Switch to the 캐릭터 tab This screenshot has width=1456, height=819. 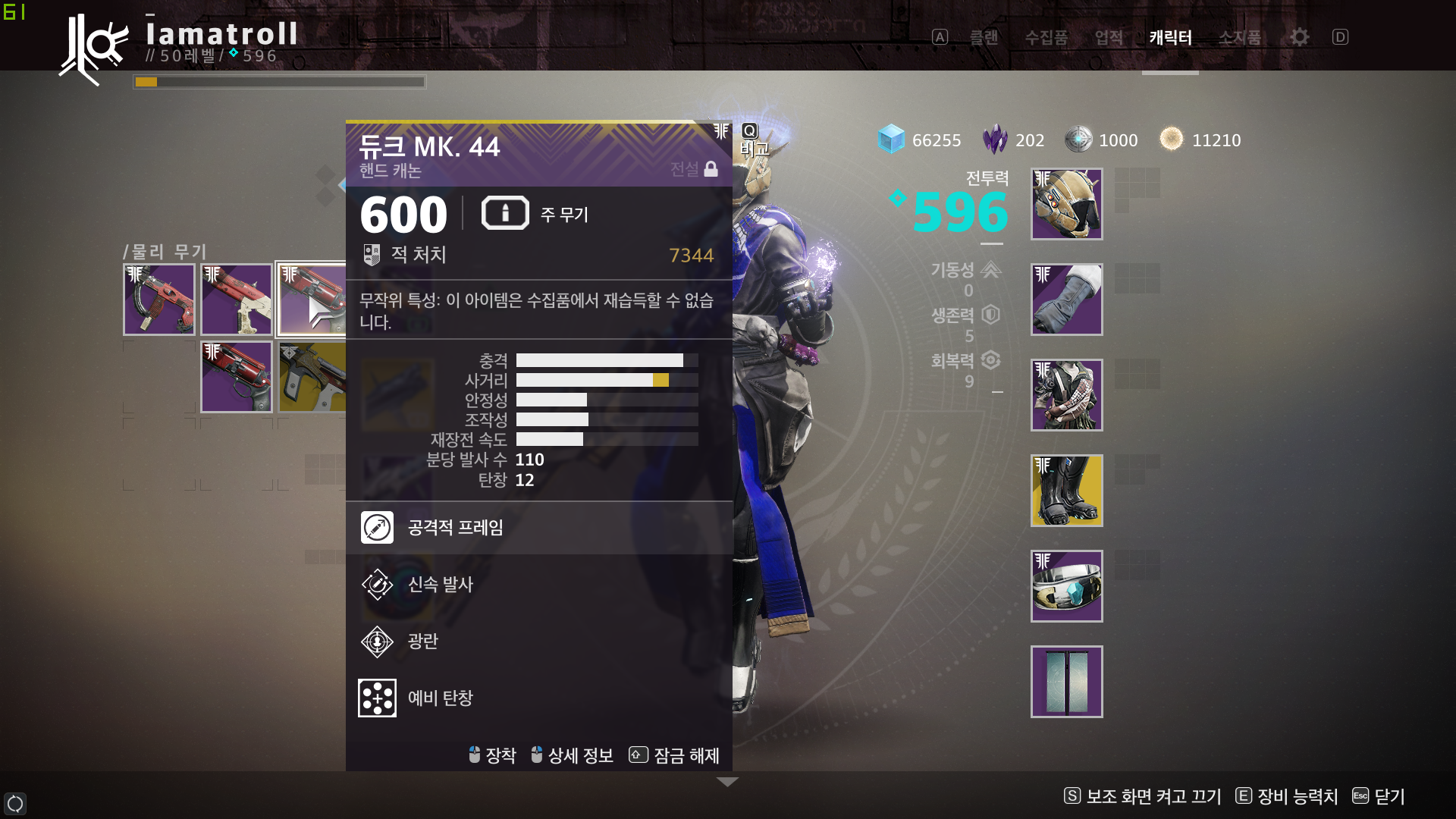click(1170, 37)
